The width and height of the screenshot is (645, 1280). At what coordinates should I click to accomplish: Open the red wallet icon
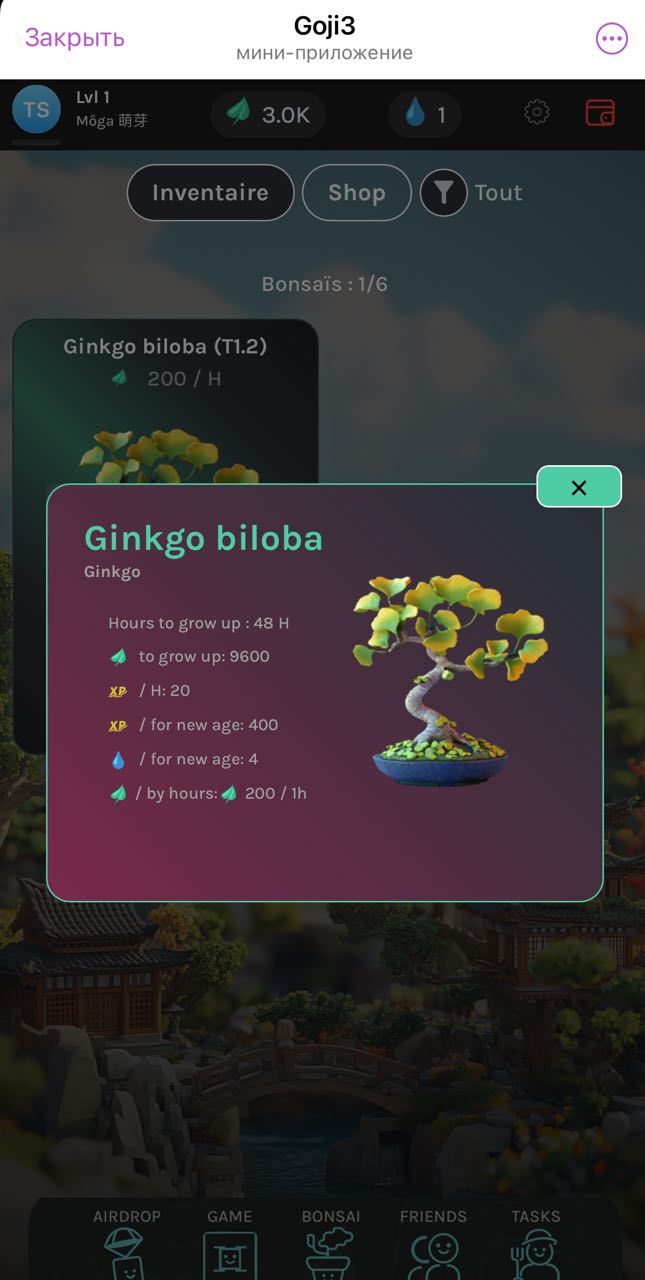click(x=600, y=112)
